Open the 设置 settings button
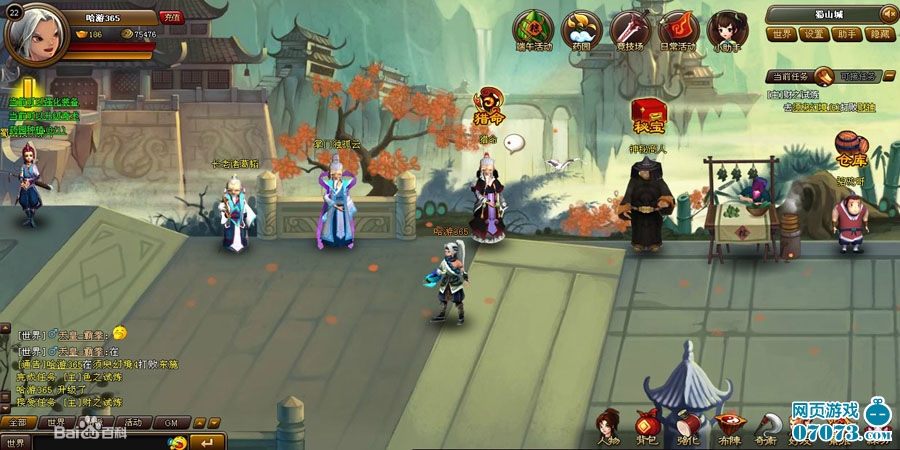Image resolution: width=900 pixels, height=450 pixels. pyautogui.click(x=814, y=33)
